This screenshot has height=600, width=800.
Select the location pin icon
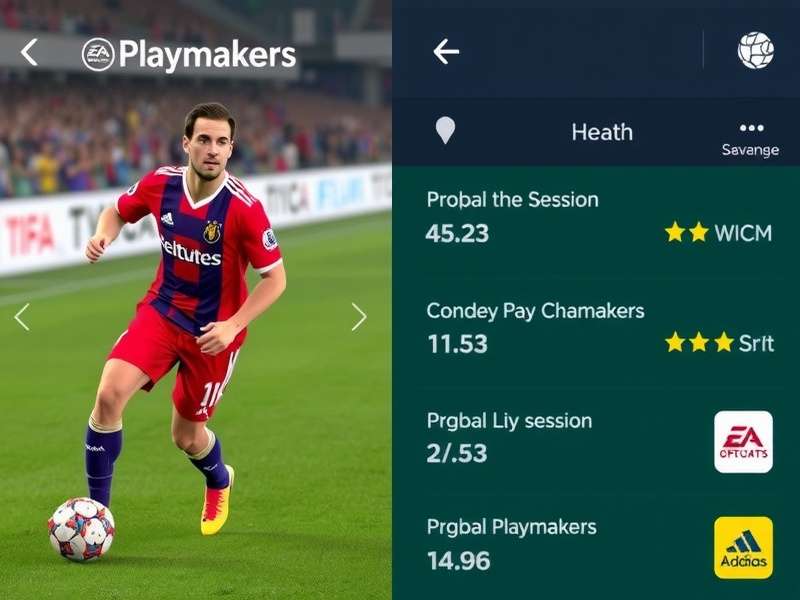coord(445,131)
